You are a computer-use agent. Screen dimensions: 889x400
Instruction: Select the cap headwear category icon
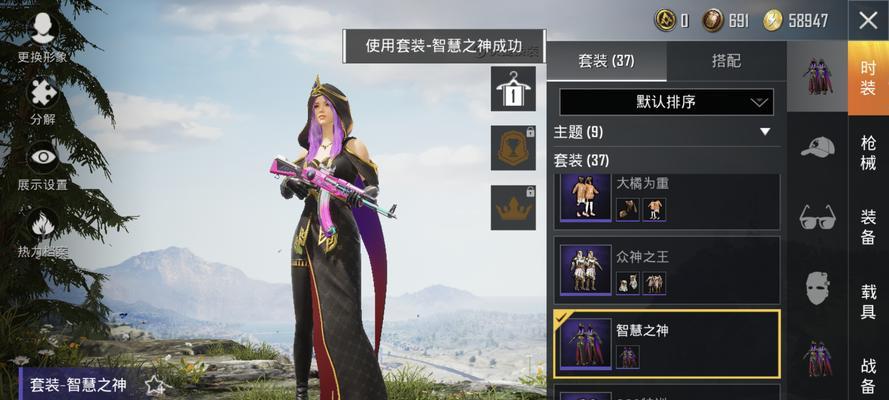tap(817, 147)
